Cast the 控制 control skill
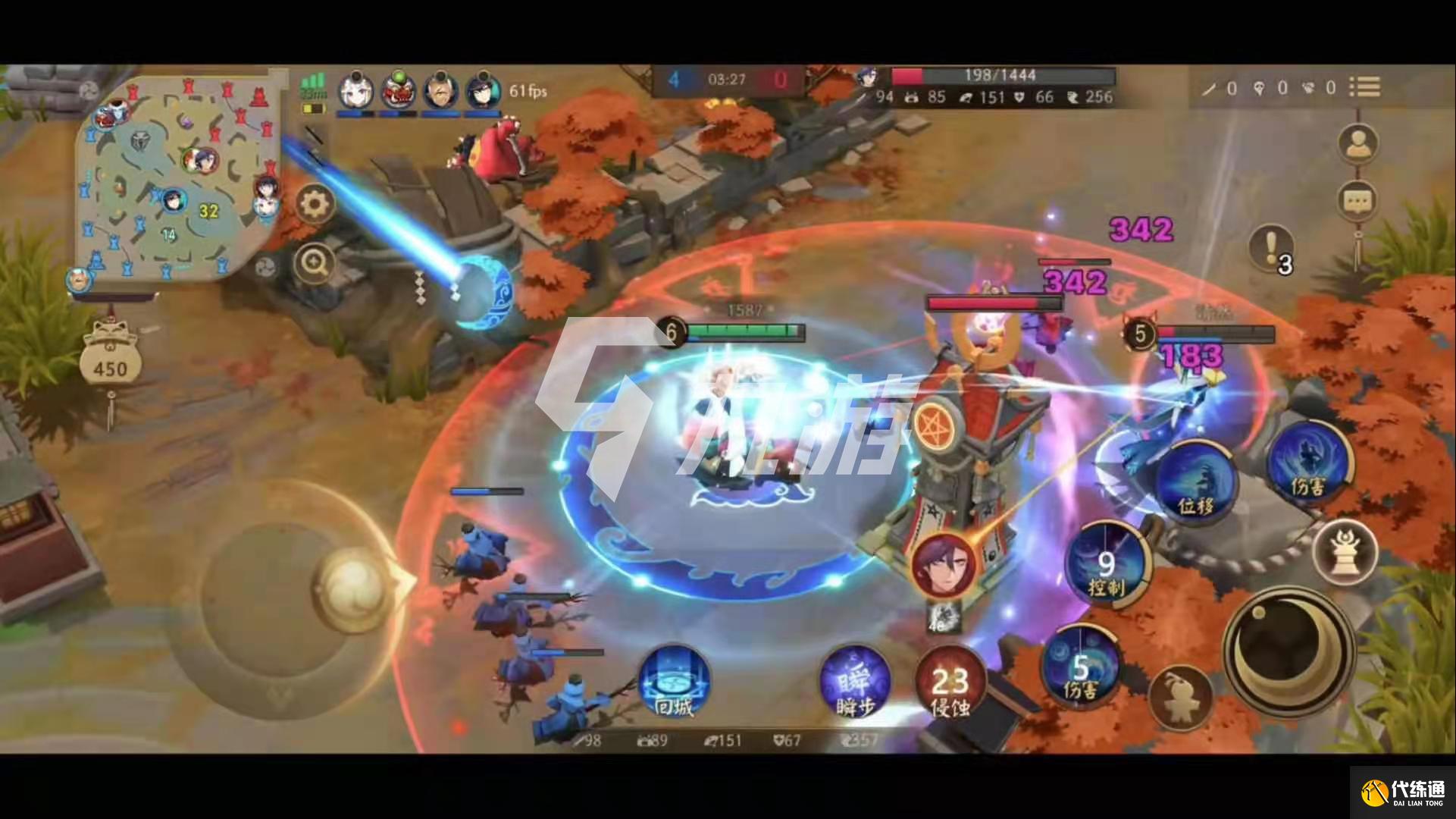This screenshot has height=819, width=1456. [1107, 566]
